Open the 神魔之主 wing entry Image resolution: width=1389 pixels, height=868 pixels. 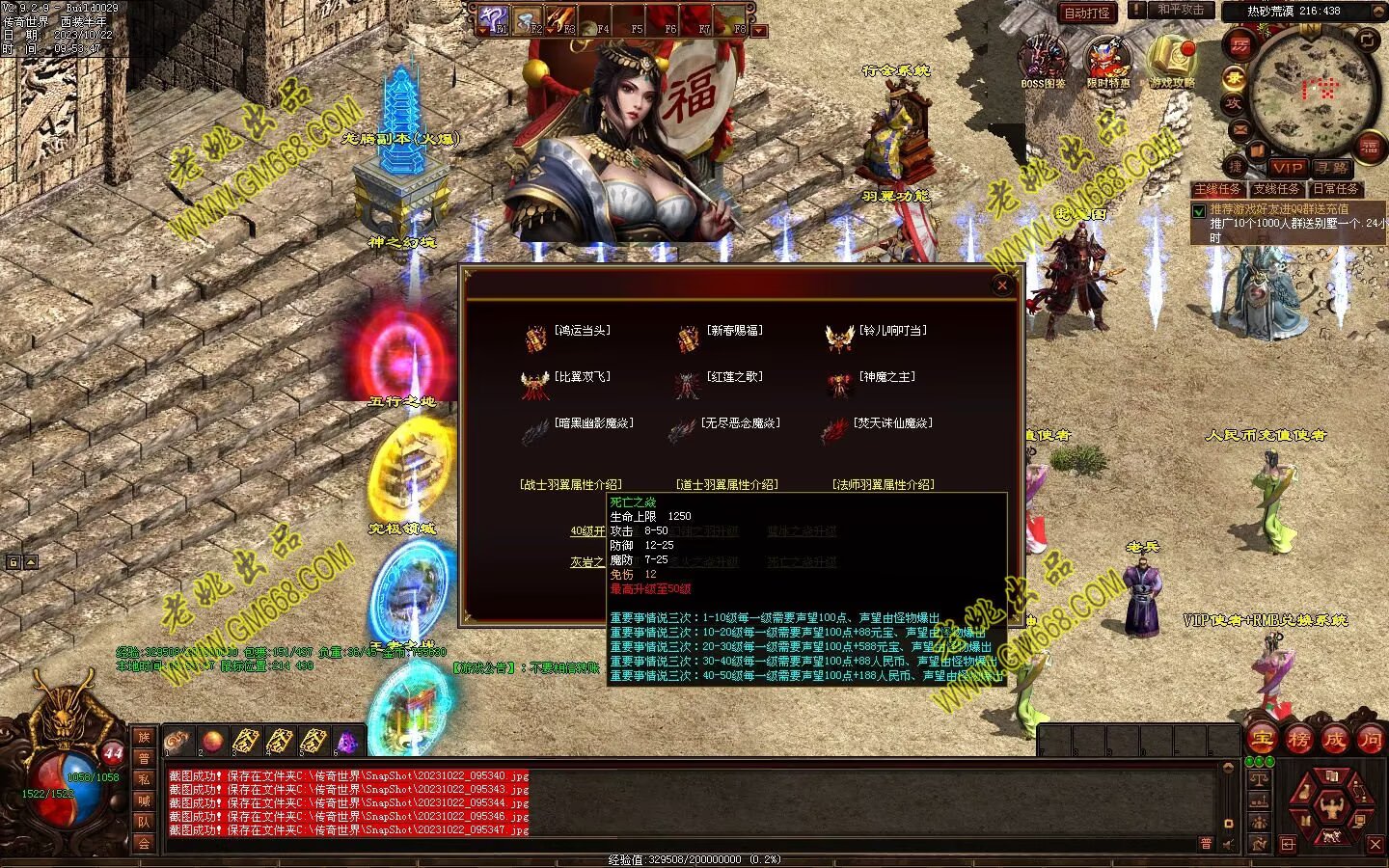click(x=886, y=377)
